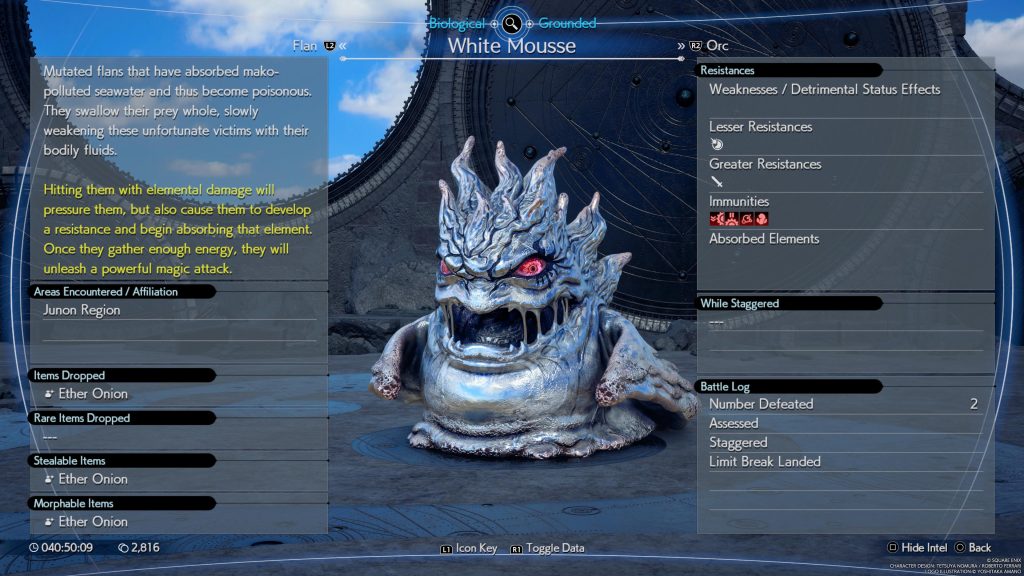Select Ether Onion under Morphable Items
Image resolution: width=1024 pixels, height=576 pixels.
(x=93, y=522)
